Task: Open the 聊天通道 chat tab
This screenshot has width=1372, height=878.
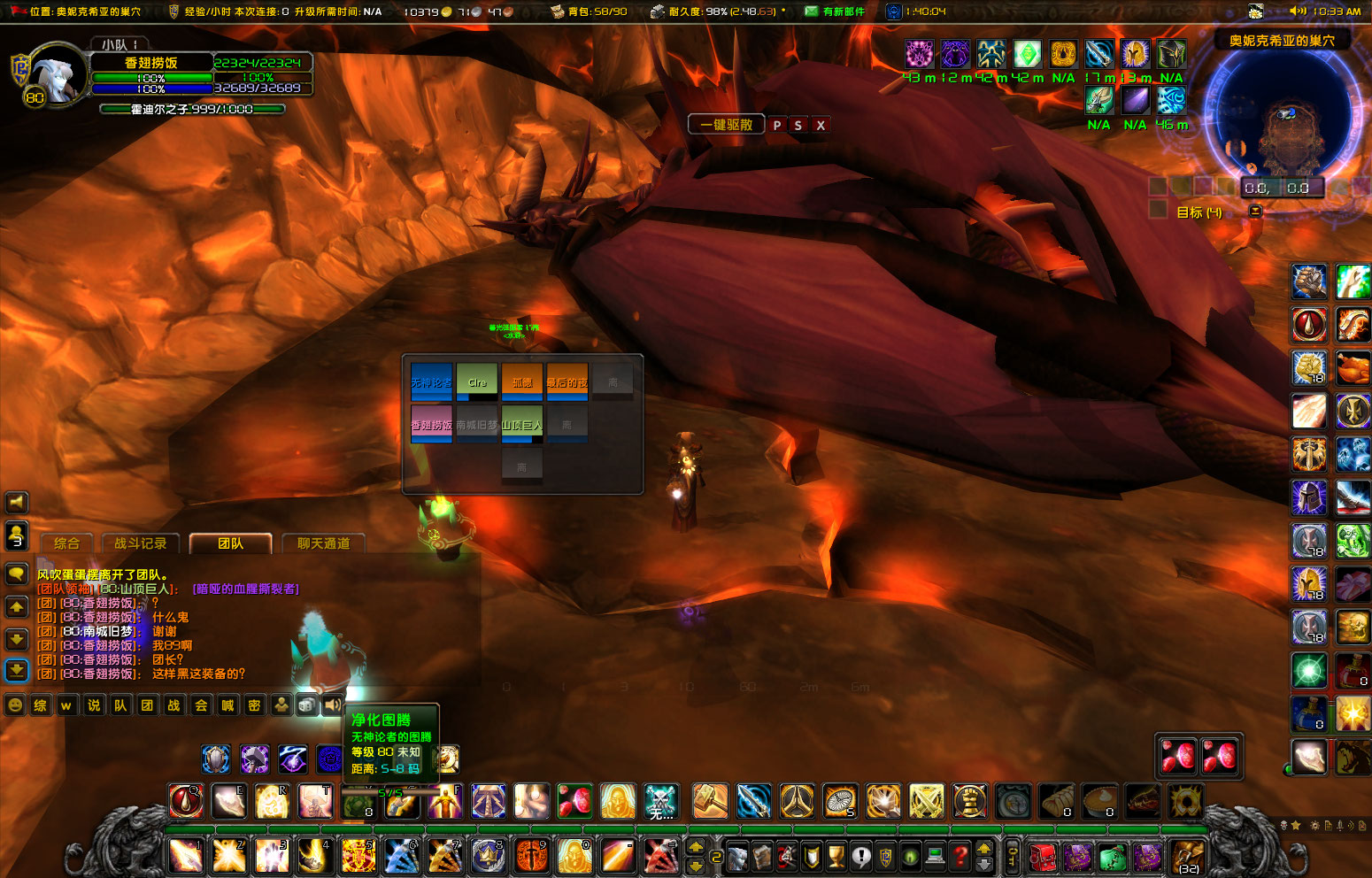Action: [324, 543]
